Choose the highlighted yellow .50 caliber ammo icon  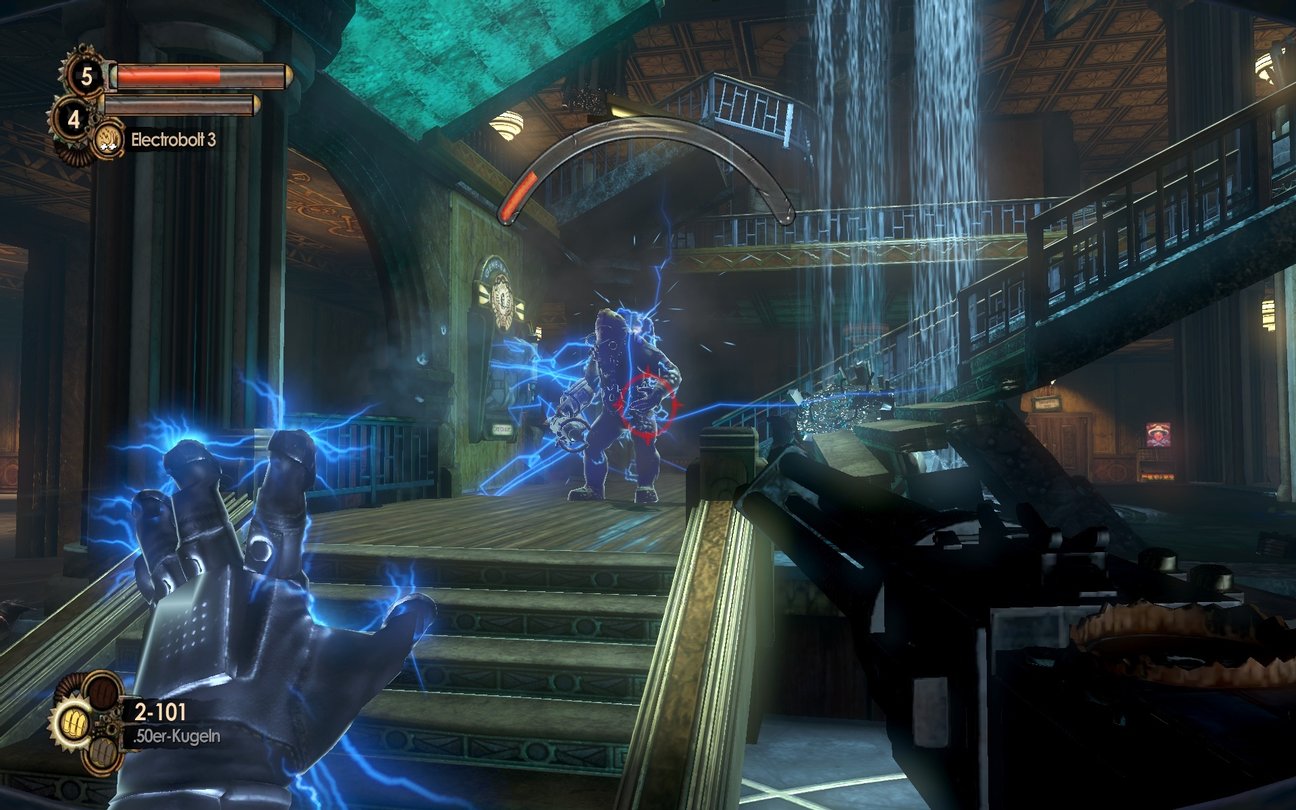point(74,720)
